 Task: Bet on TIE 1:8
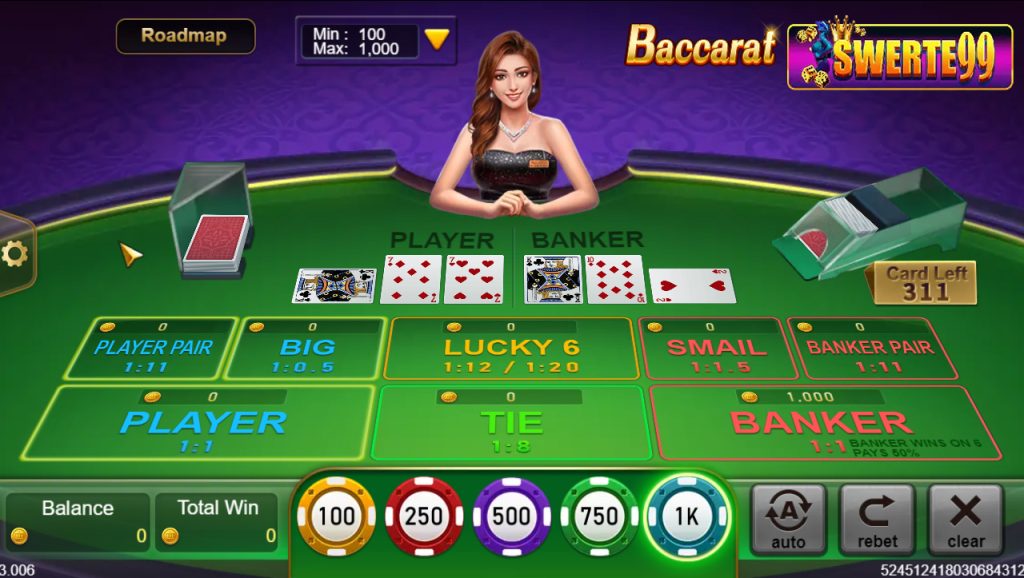511,424
